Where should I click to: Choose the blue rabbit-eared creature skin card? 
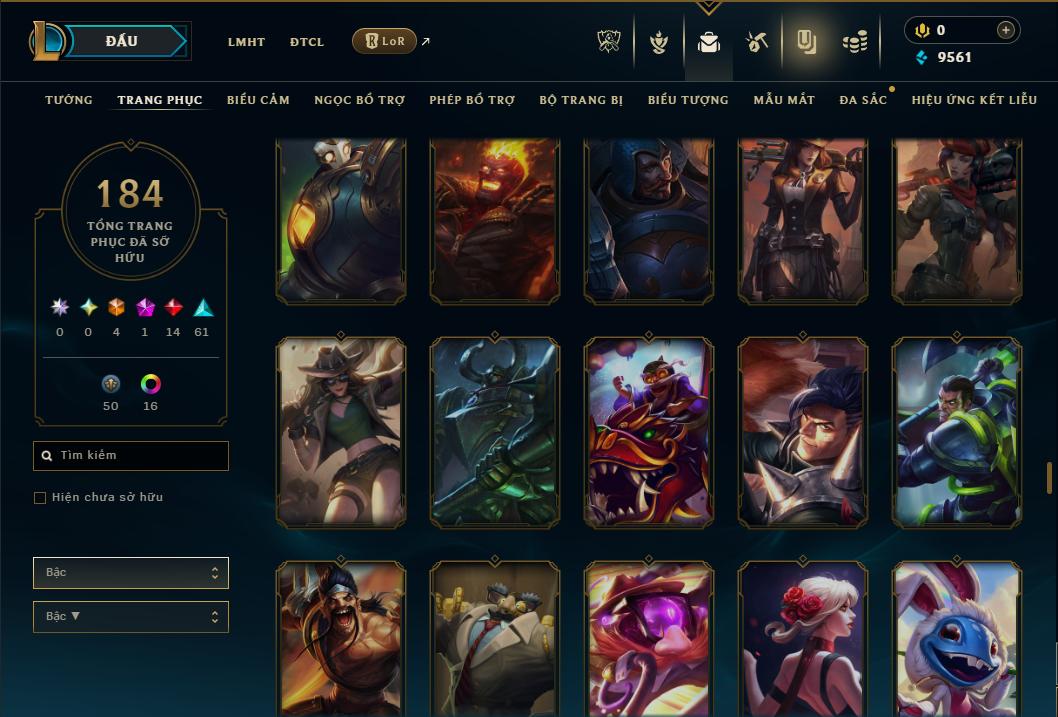coord(957,640)
